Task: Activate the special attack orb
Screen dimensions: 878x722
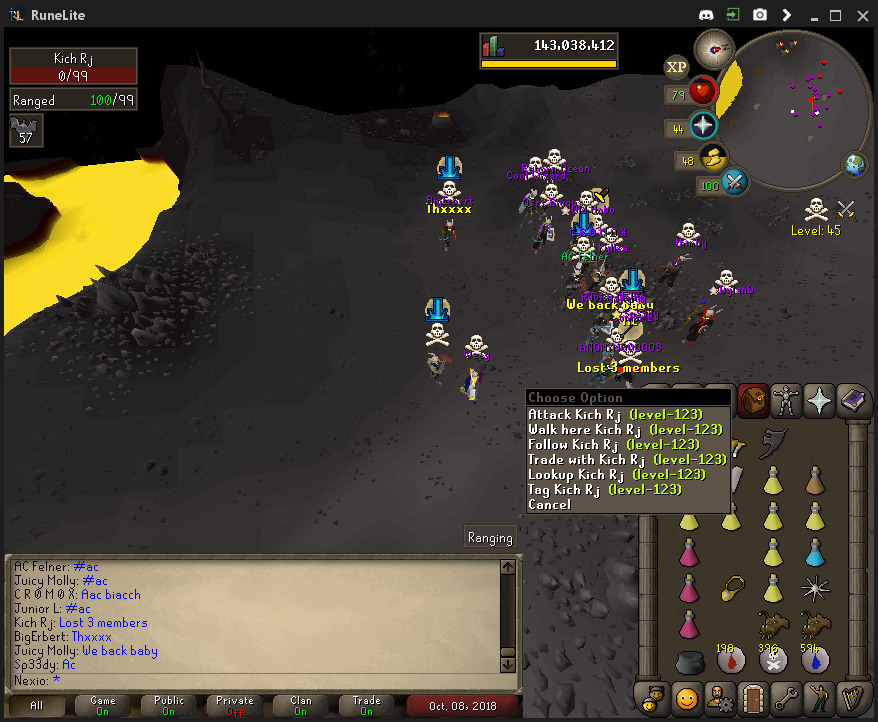Action: click(735, 183)
